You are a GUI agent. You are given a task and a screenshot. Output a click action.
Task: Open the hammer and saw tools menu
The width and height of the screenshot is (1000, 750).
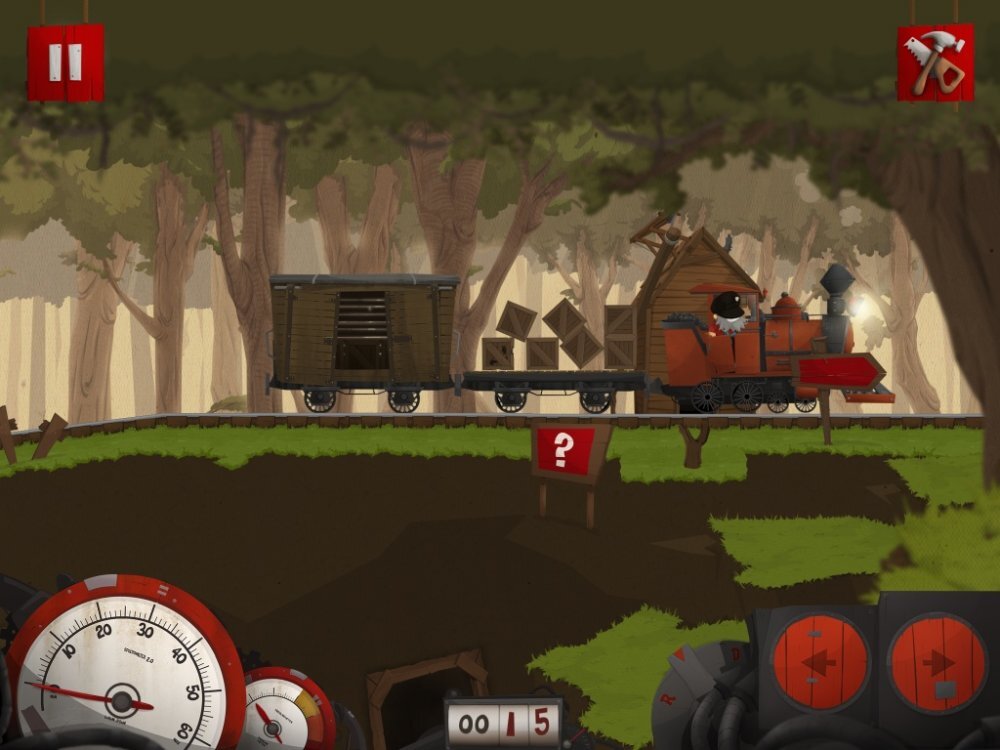pyautogui.click(x=935, y=62)
